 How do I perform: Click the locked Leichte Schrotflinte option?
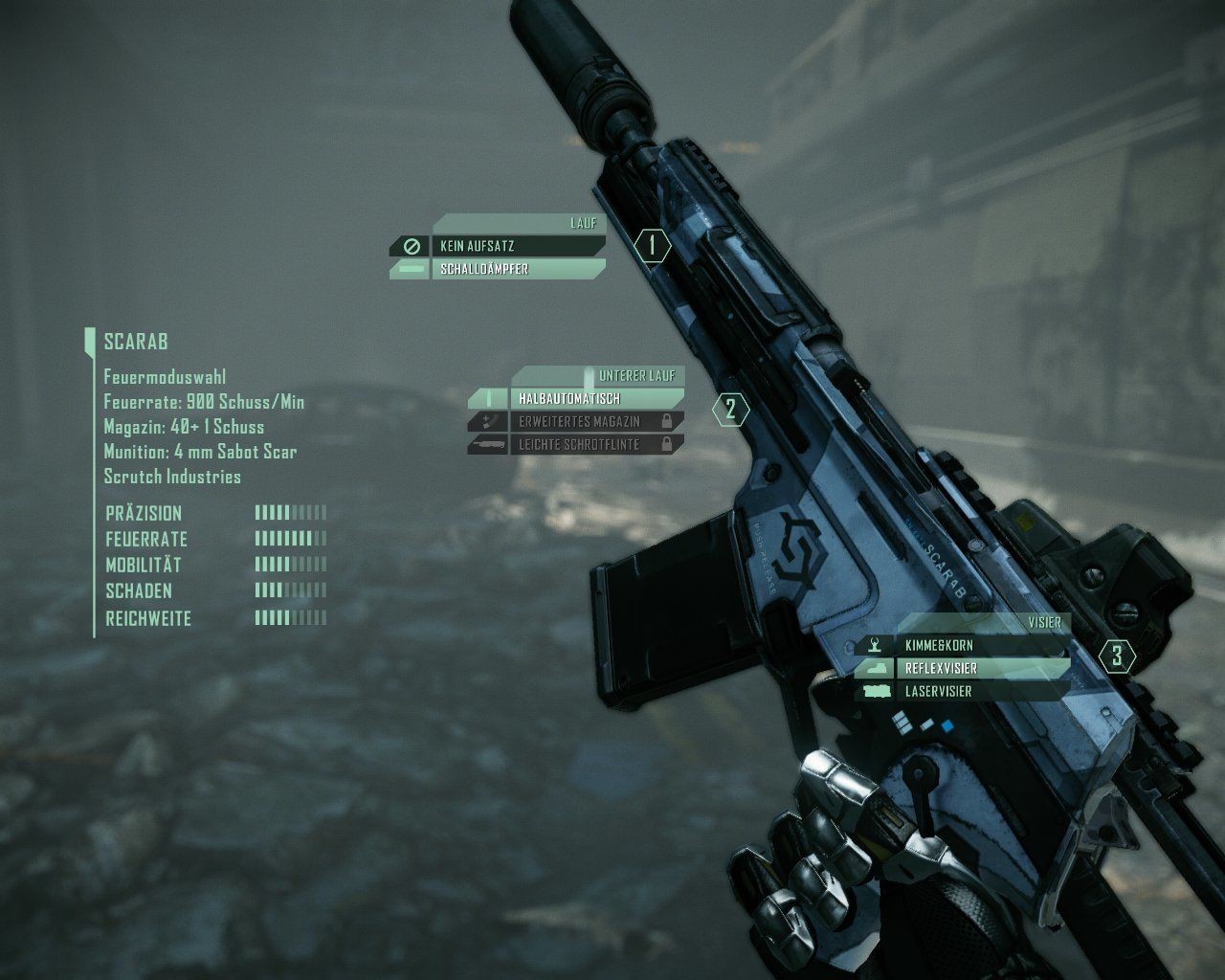(593, 444)
